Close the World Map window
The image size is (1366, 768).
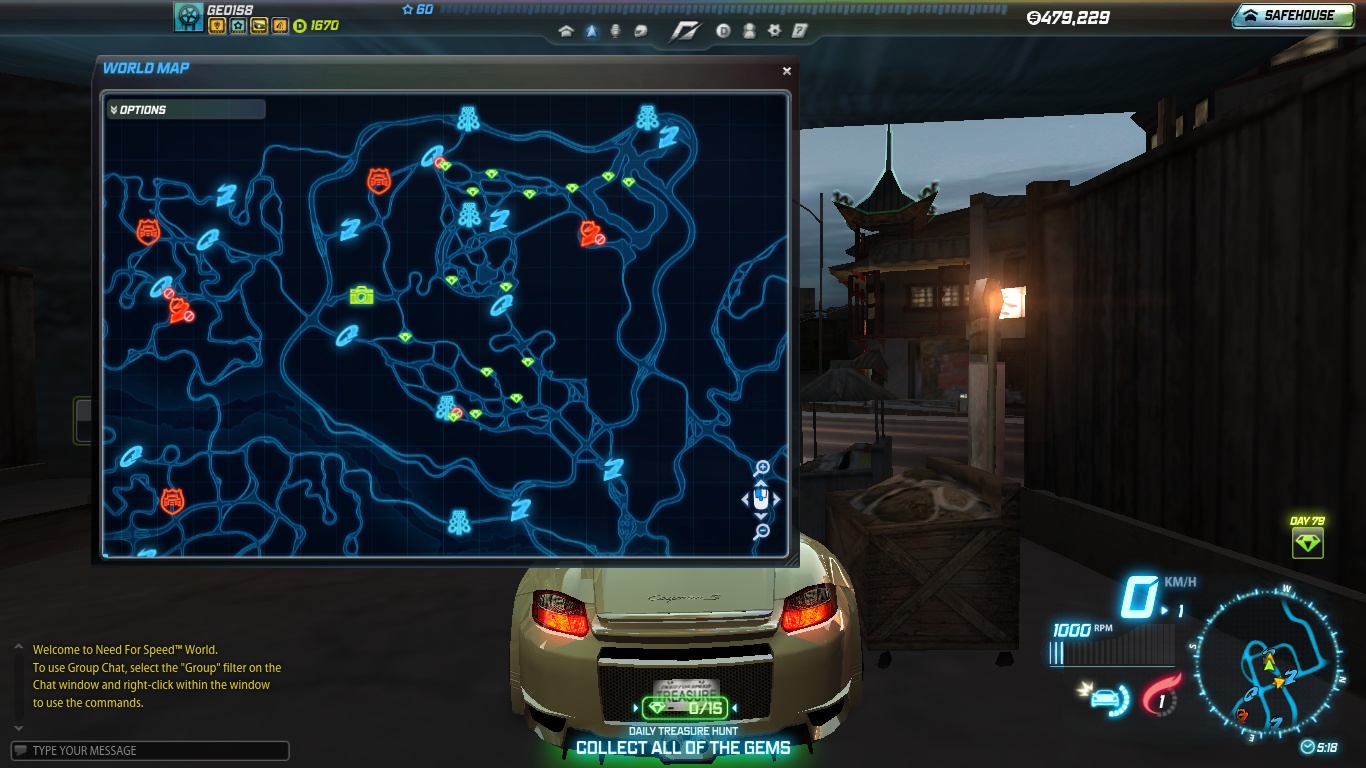pyautogui.click(x=787, y=71)
